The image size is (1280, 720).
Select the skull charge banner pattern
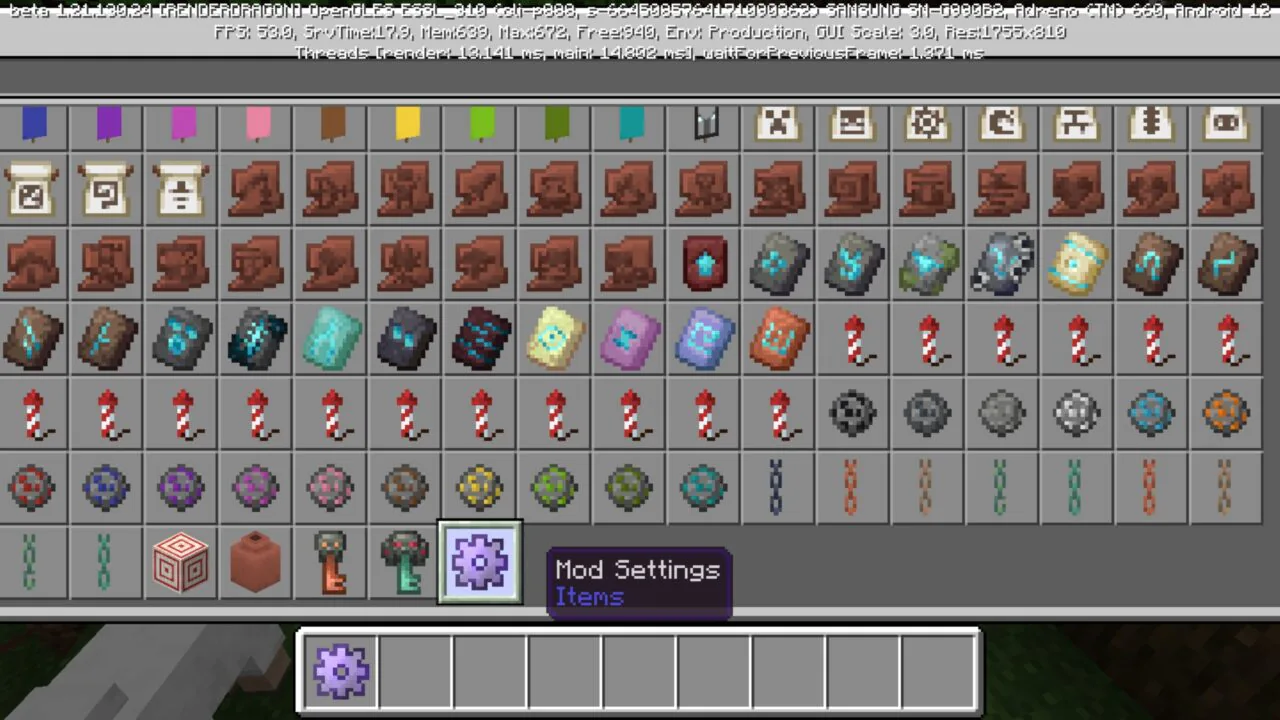click(852, 123)
